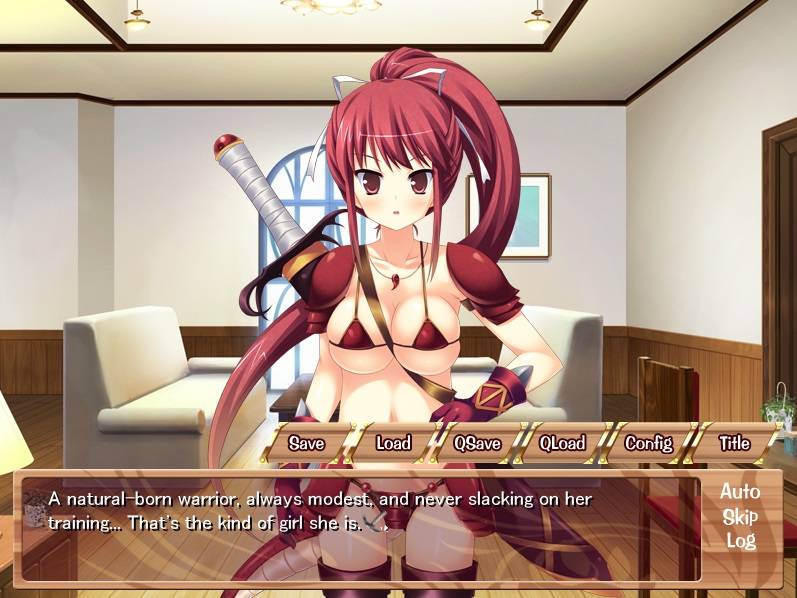Open the Save menu
The height and width of the screenshot is (598, 797).
click(306, 443)
